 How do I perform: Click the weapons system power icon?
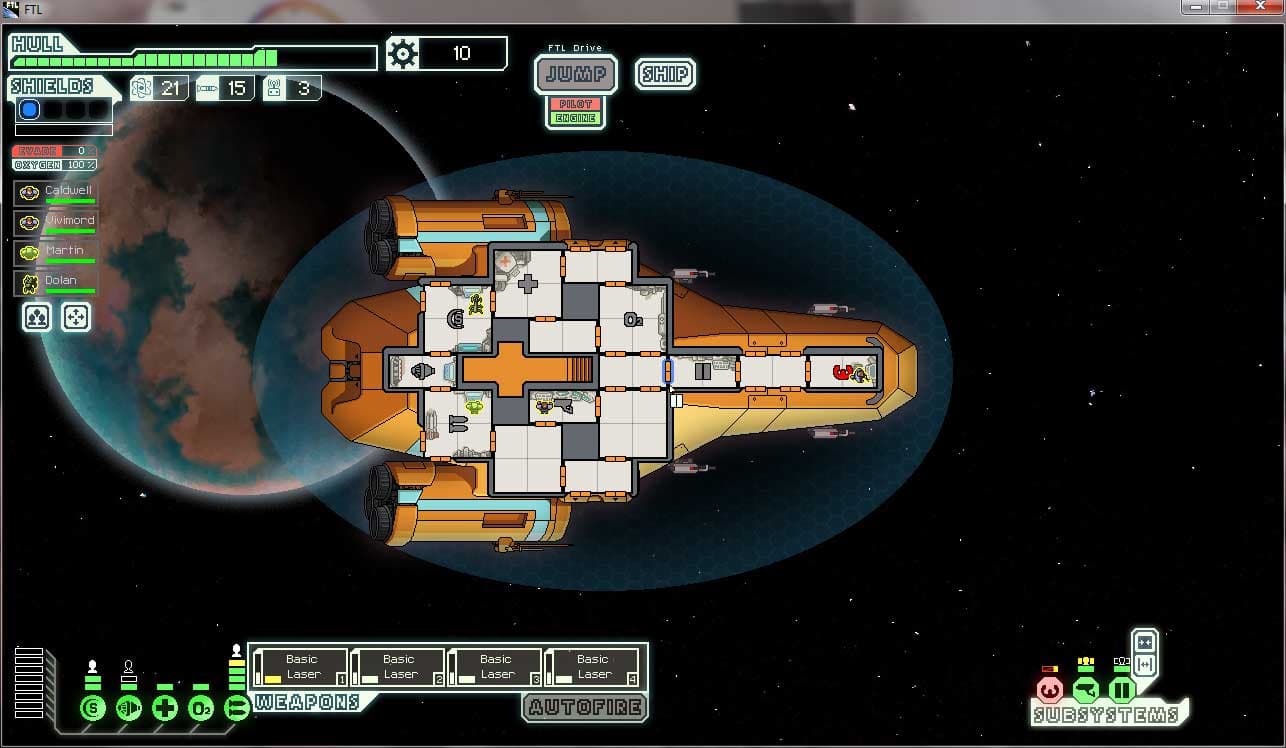(x=237, y=709)
